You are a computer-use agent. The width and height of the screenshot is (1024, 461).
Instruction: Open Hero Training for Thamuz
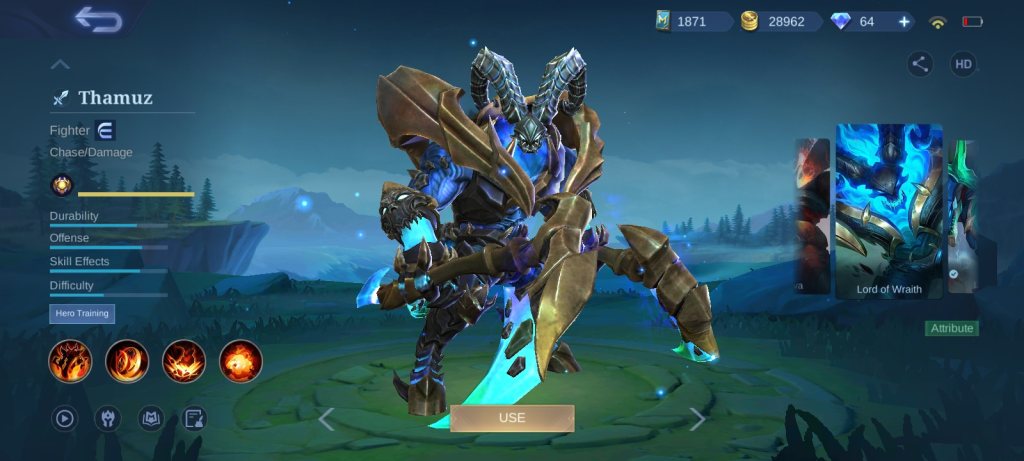click(x=82, y=314)
